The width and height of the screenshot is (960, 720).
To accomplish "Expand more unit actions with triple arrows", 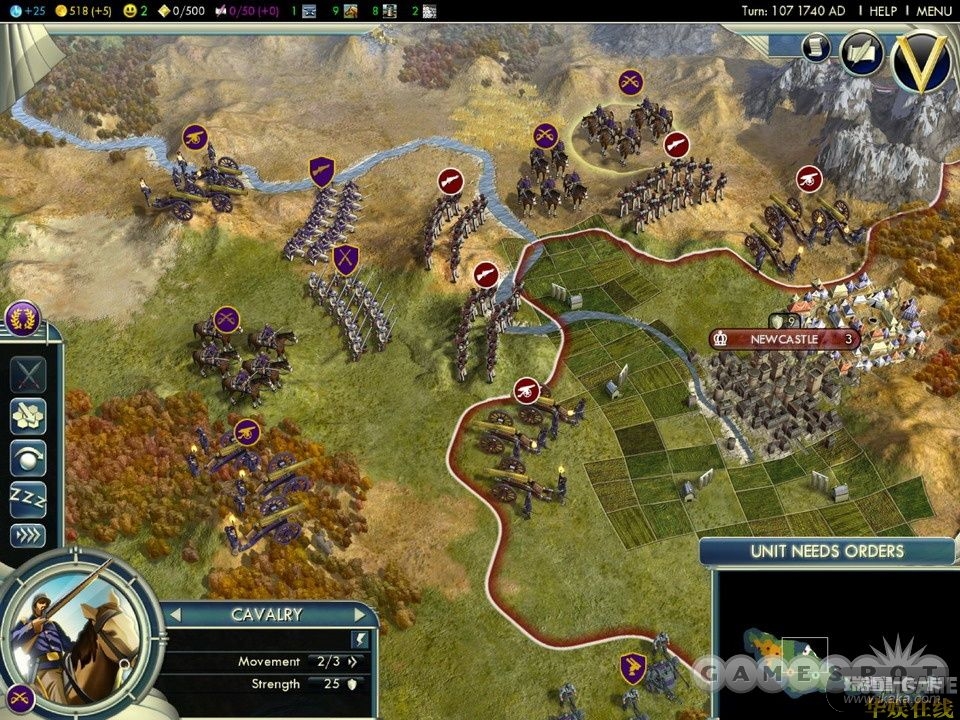I will coord(28,536).
